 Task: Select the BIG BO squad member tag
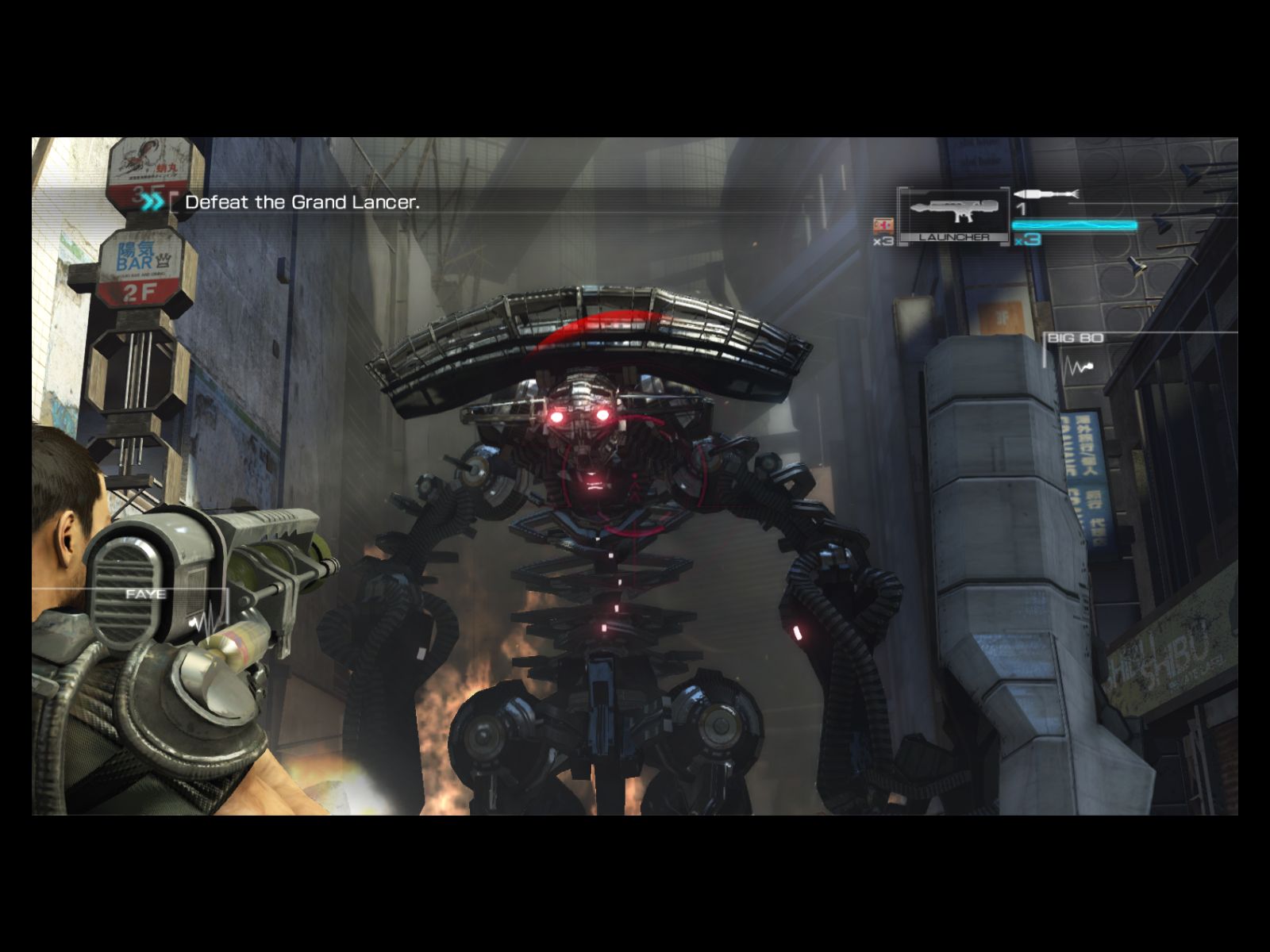pyautogui.click(x=1076, y=339)
